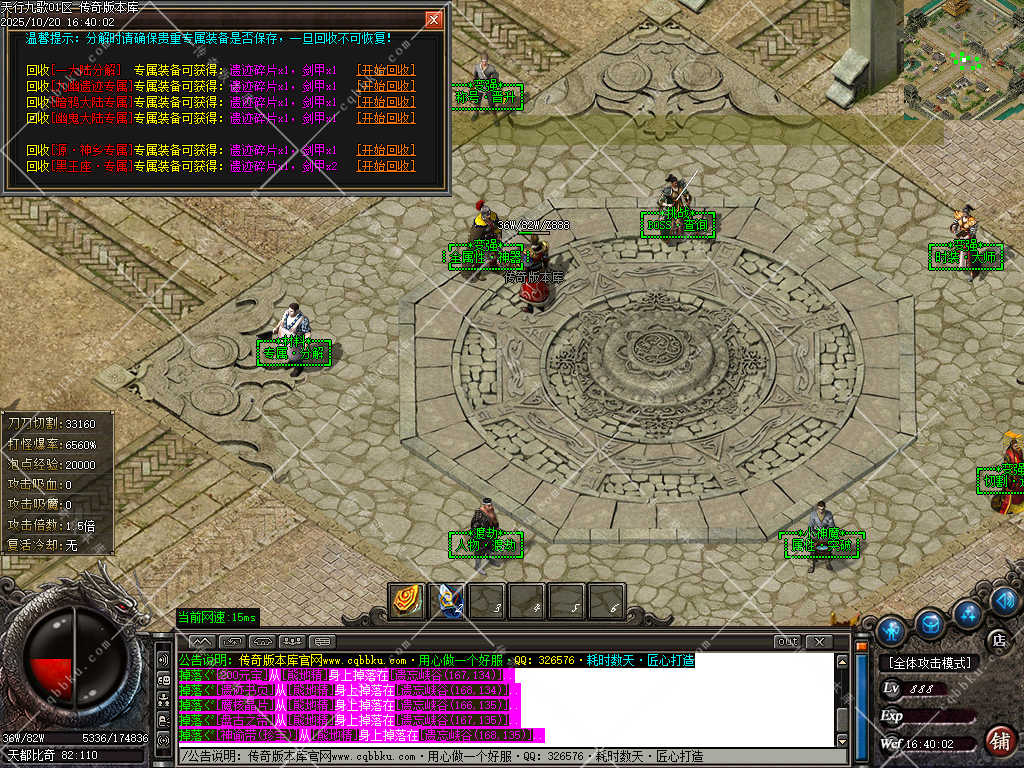
Task: Open the bag inventory icon
Action: [x=931, y=624]
